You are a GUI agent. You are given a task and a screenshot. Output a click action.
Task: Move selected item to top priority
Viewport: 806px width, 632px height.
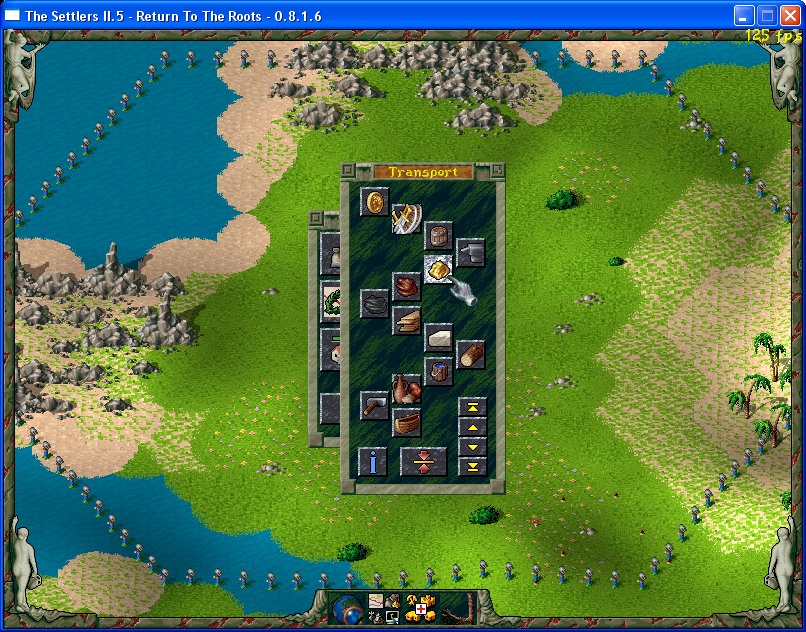point(471,406)
